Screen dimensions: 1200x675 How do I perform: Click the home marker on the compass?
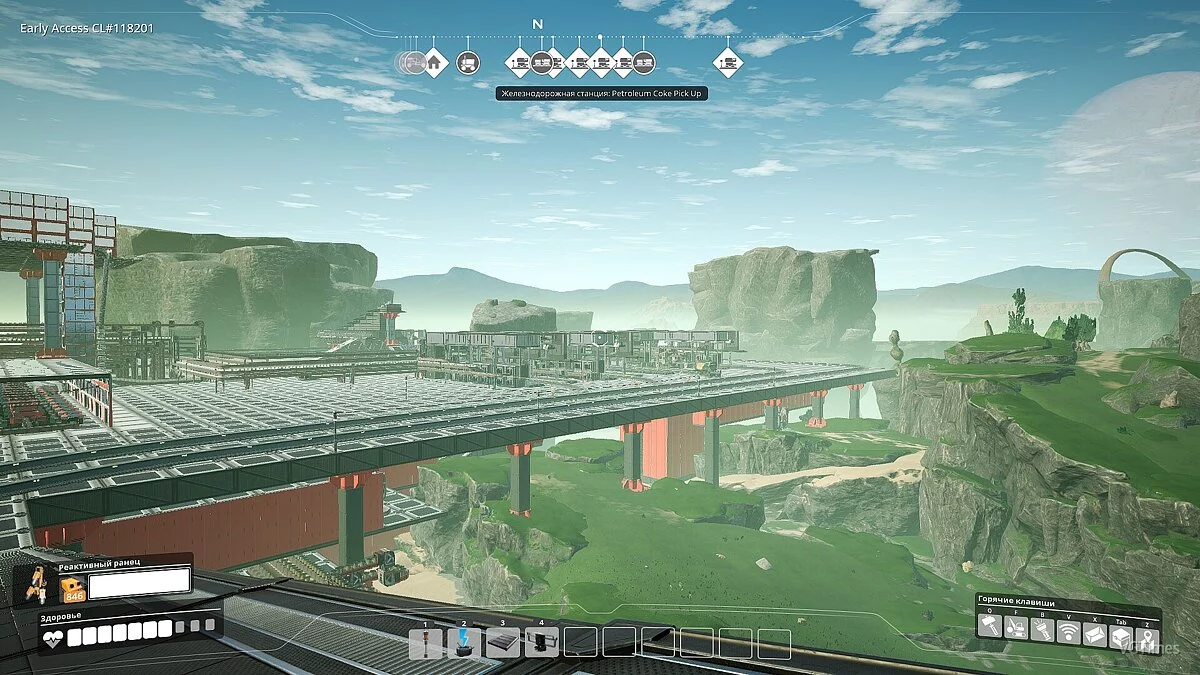point(434,63)
